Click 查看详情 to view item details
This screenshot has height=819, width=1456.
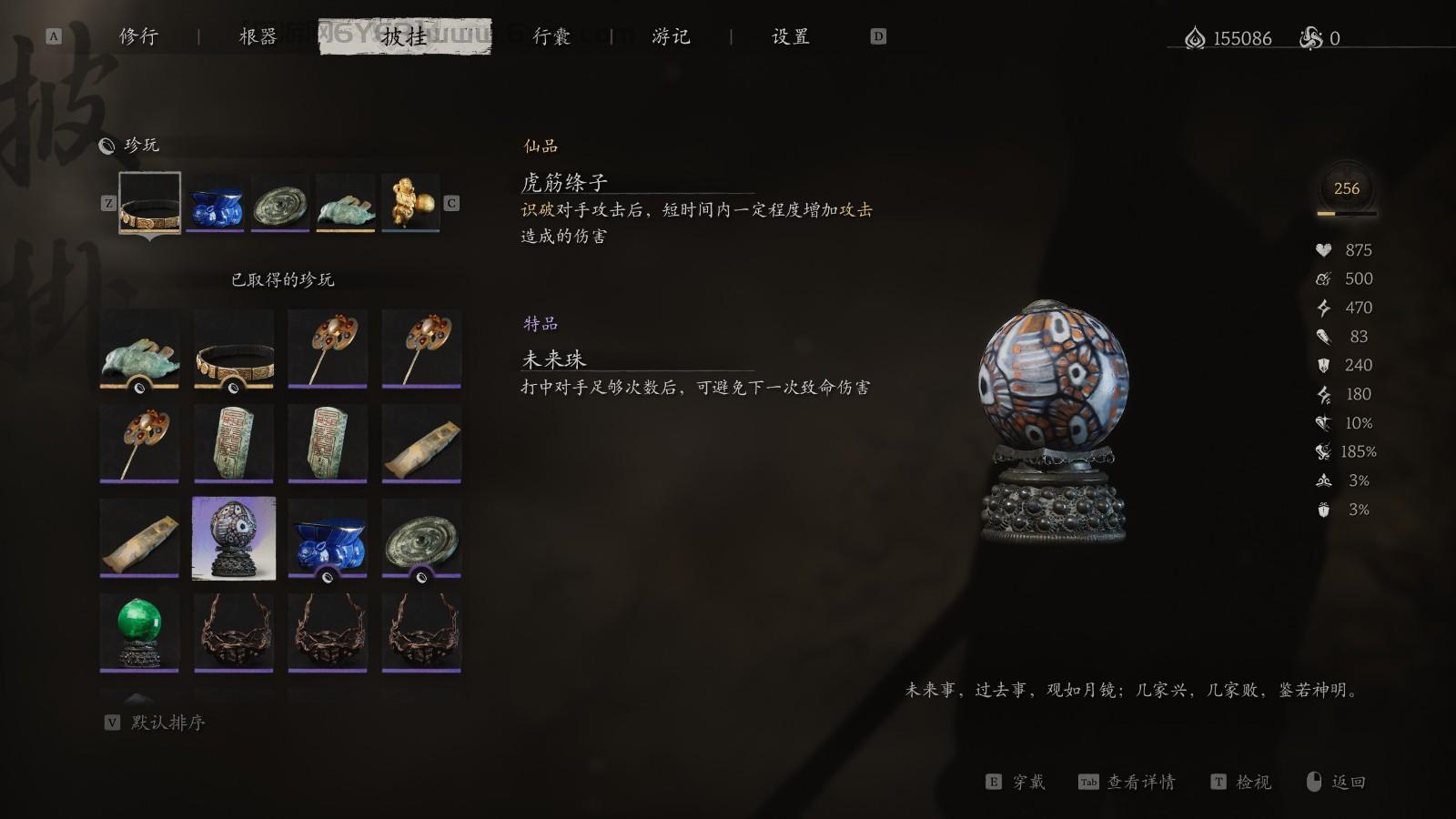coord(1140,781)
